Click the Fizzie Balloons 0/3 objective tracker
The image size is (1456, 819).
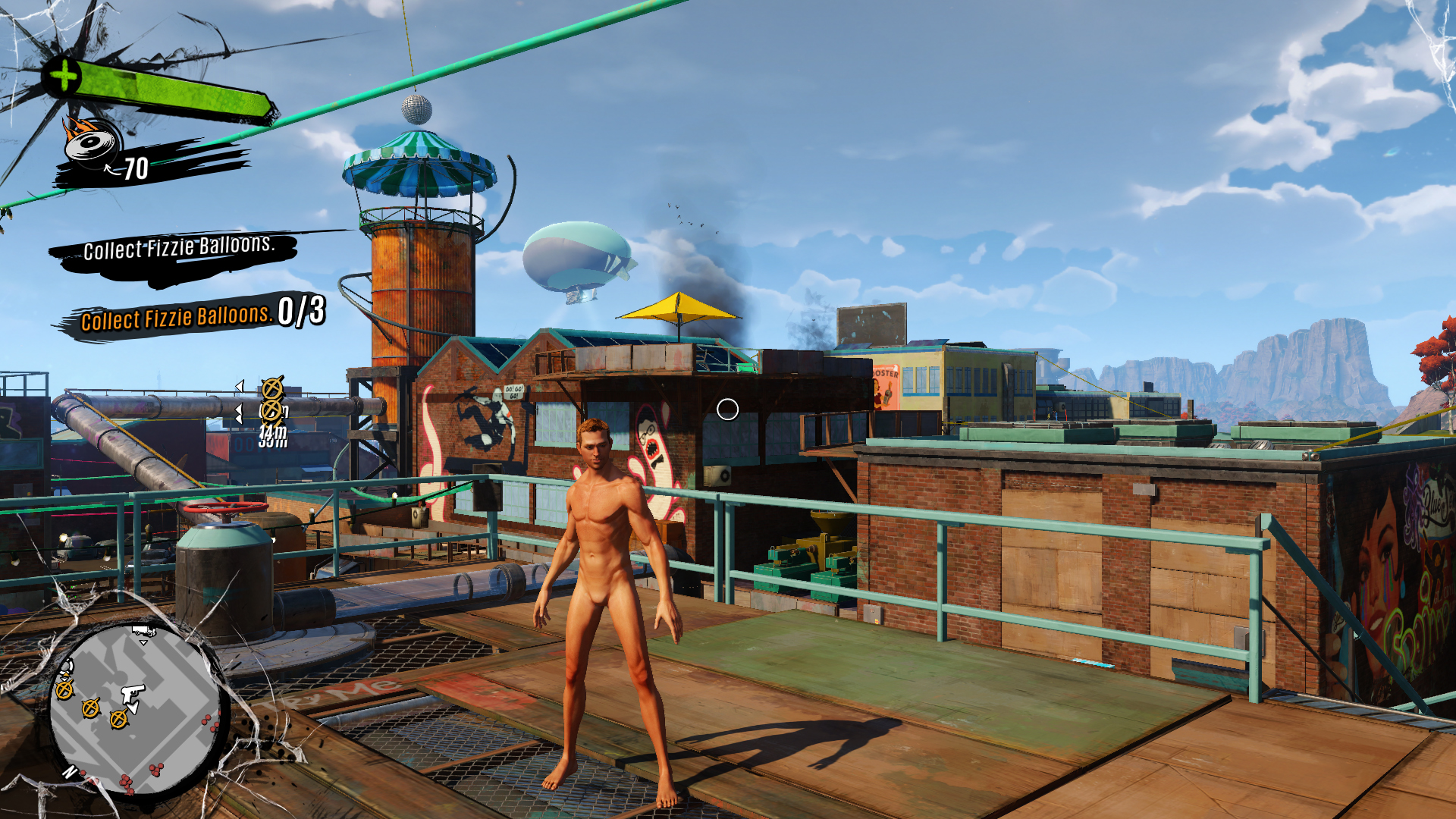[202, 315]
